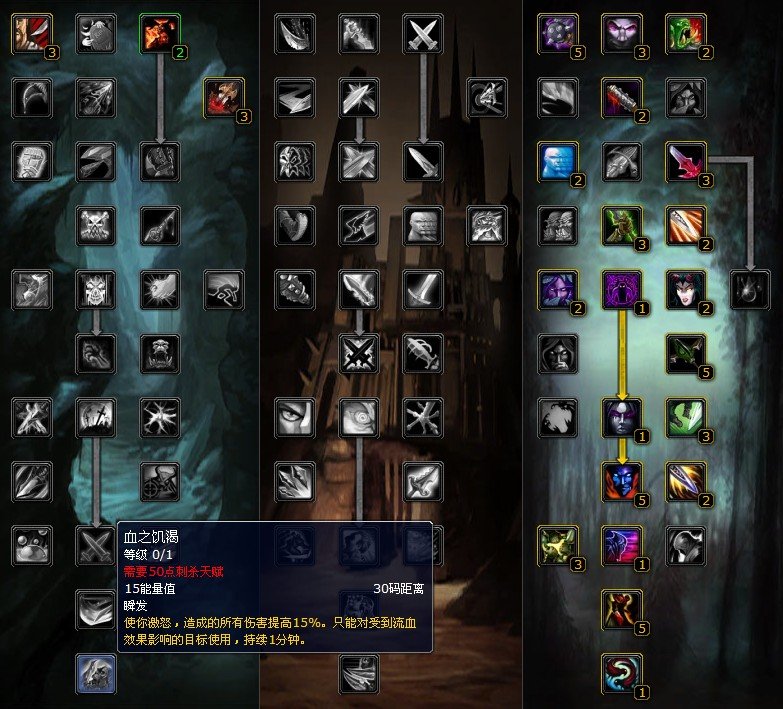Click the bloody axe talent with 3 points

coord(223,97)
